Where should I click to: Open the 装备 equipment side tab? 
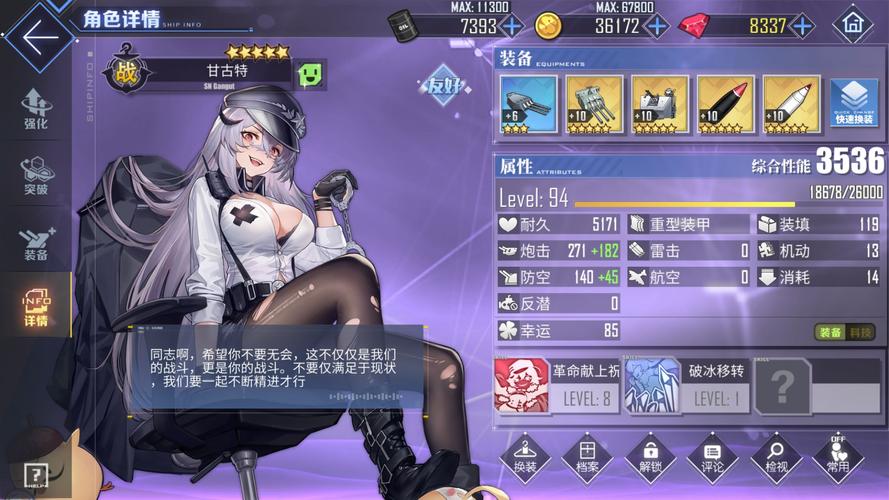[x=35, y=243]
